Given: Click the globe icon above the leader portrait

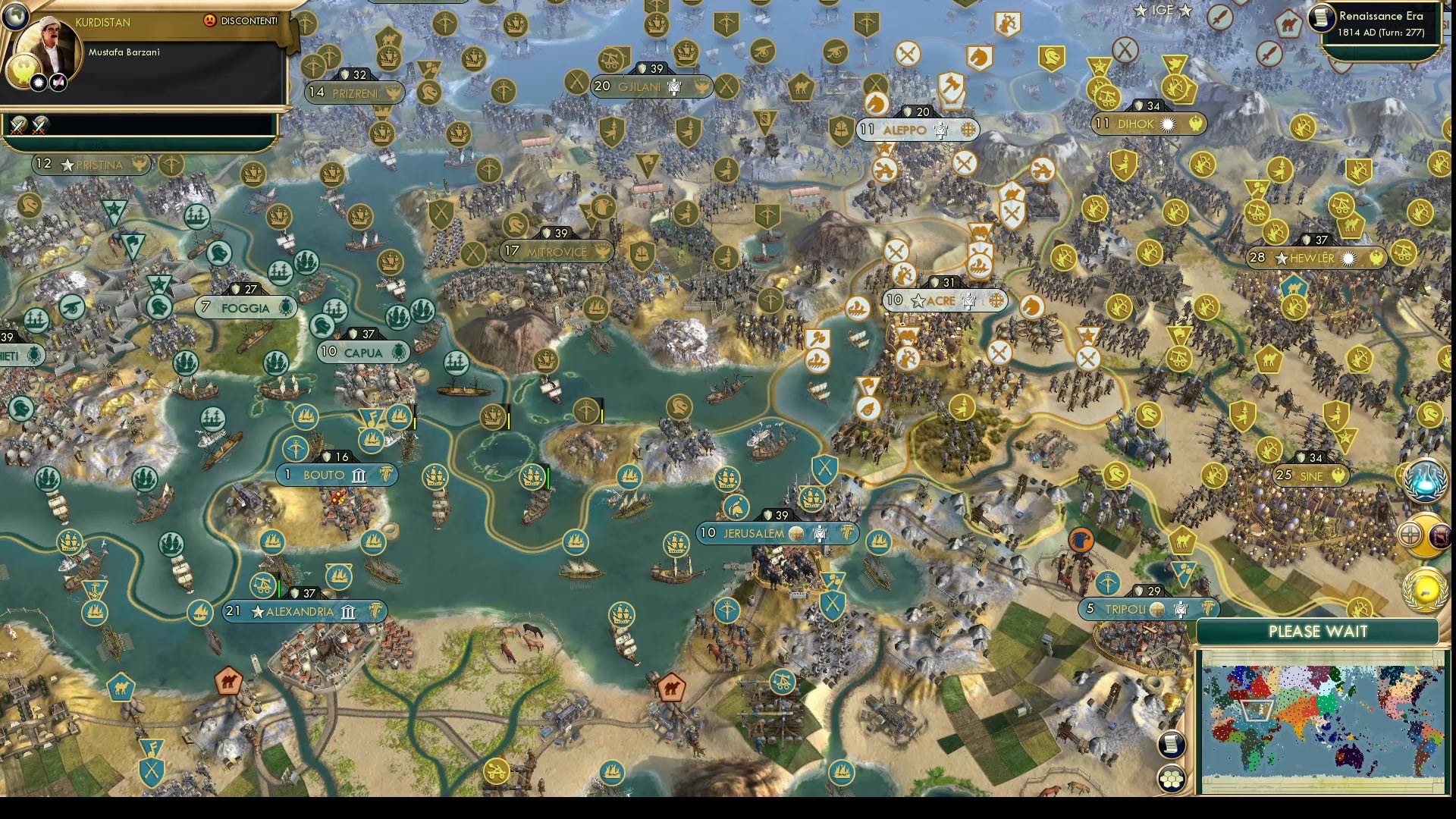Looking at the screenshot, I should coord(14,16).
